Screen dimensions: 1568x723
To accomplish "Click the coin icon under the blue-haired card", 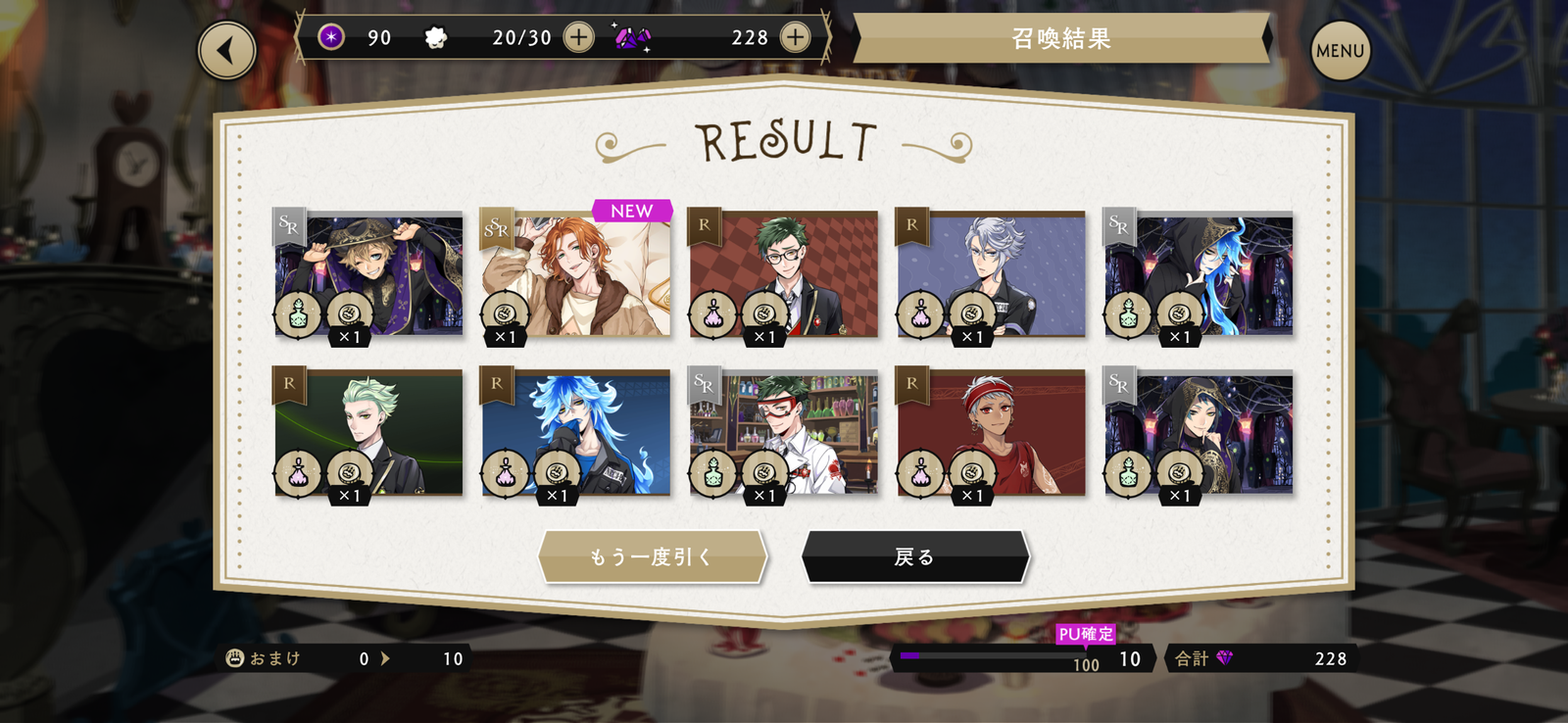I will 558,473.
